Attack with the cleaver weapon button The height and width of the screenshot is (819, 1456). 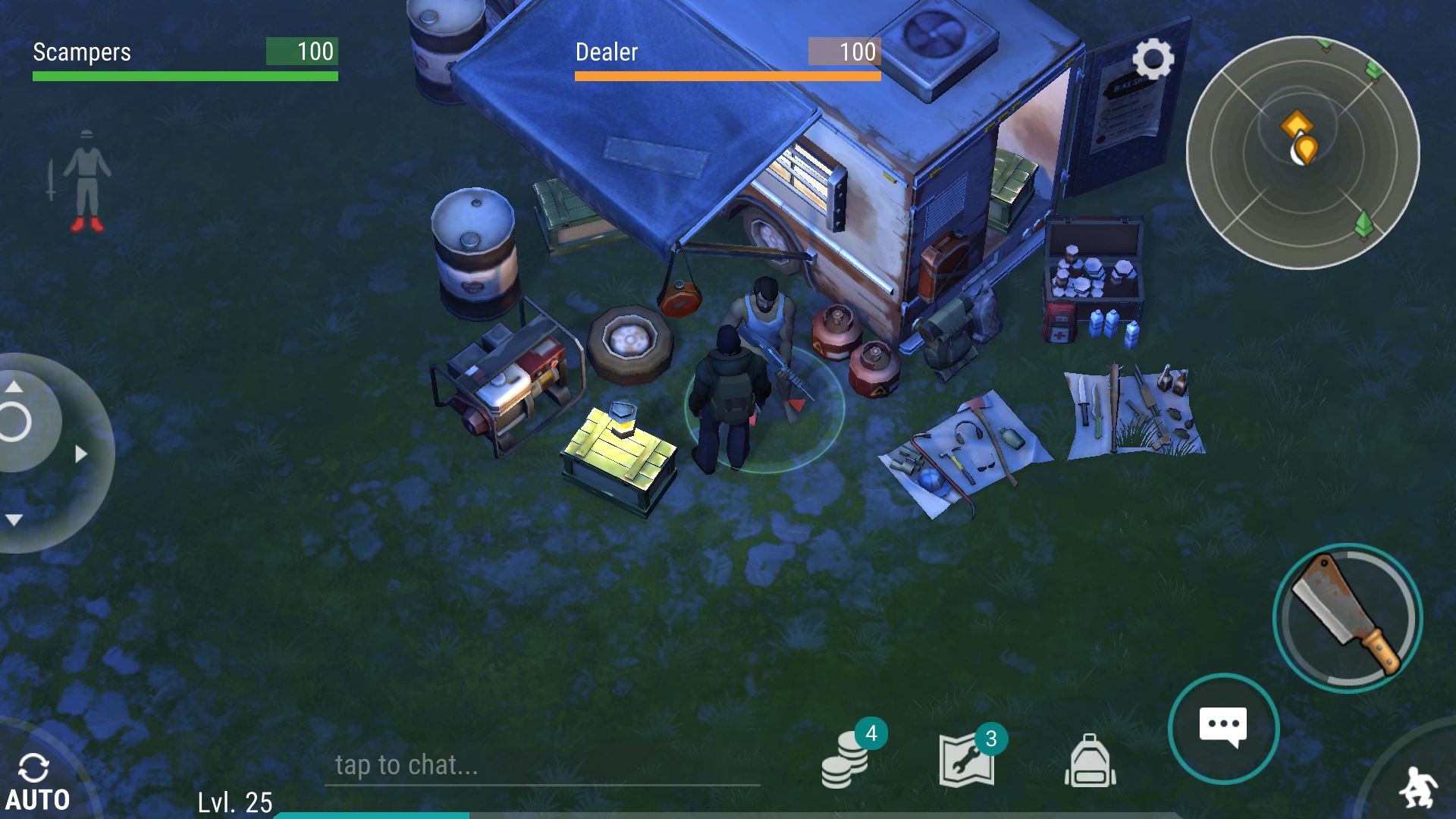click(1347, 617)
